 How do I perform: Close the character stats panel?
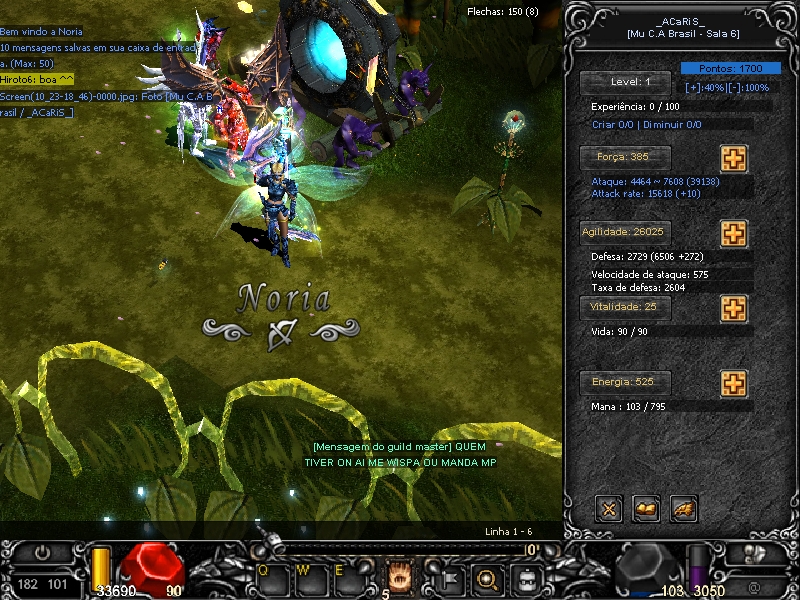click(x=608, y=509)
